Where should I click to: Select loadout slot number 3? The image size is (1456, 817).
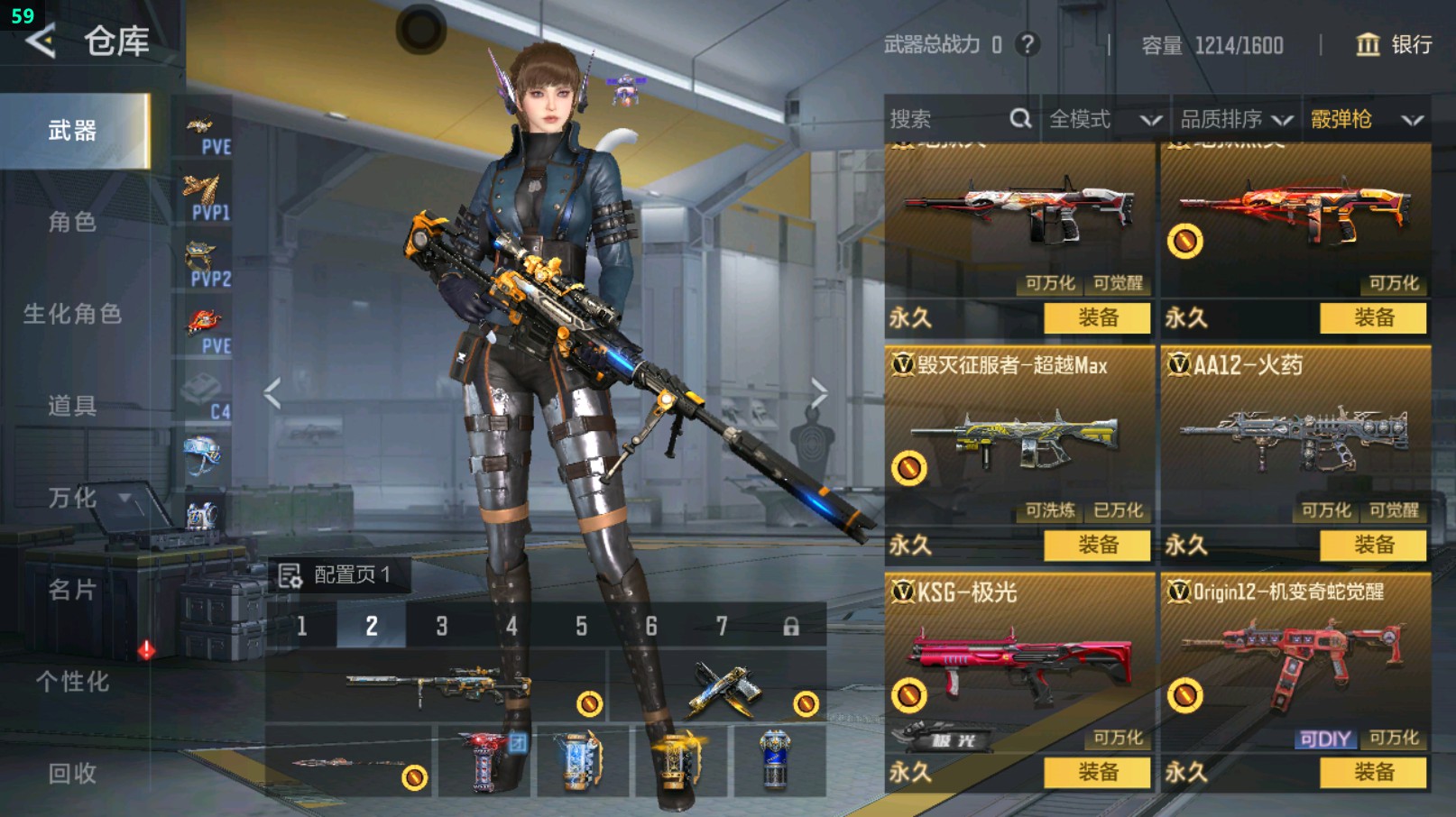point(441,626)
